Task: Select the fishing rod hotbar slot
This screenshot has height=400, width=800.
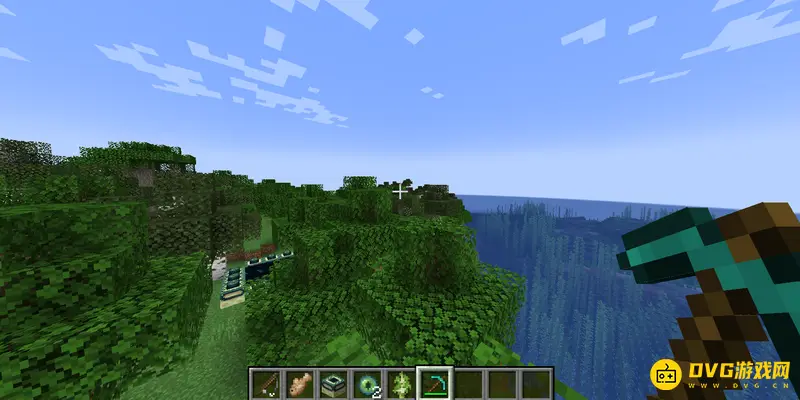Action: (265, 383)
